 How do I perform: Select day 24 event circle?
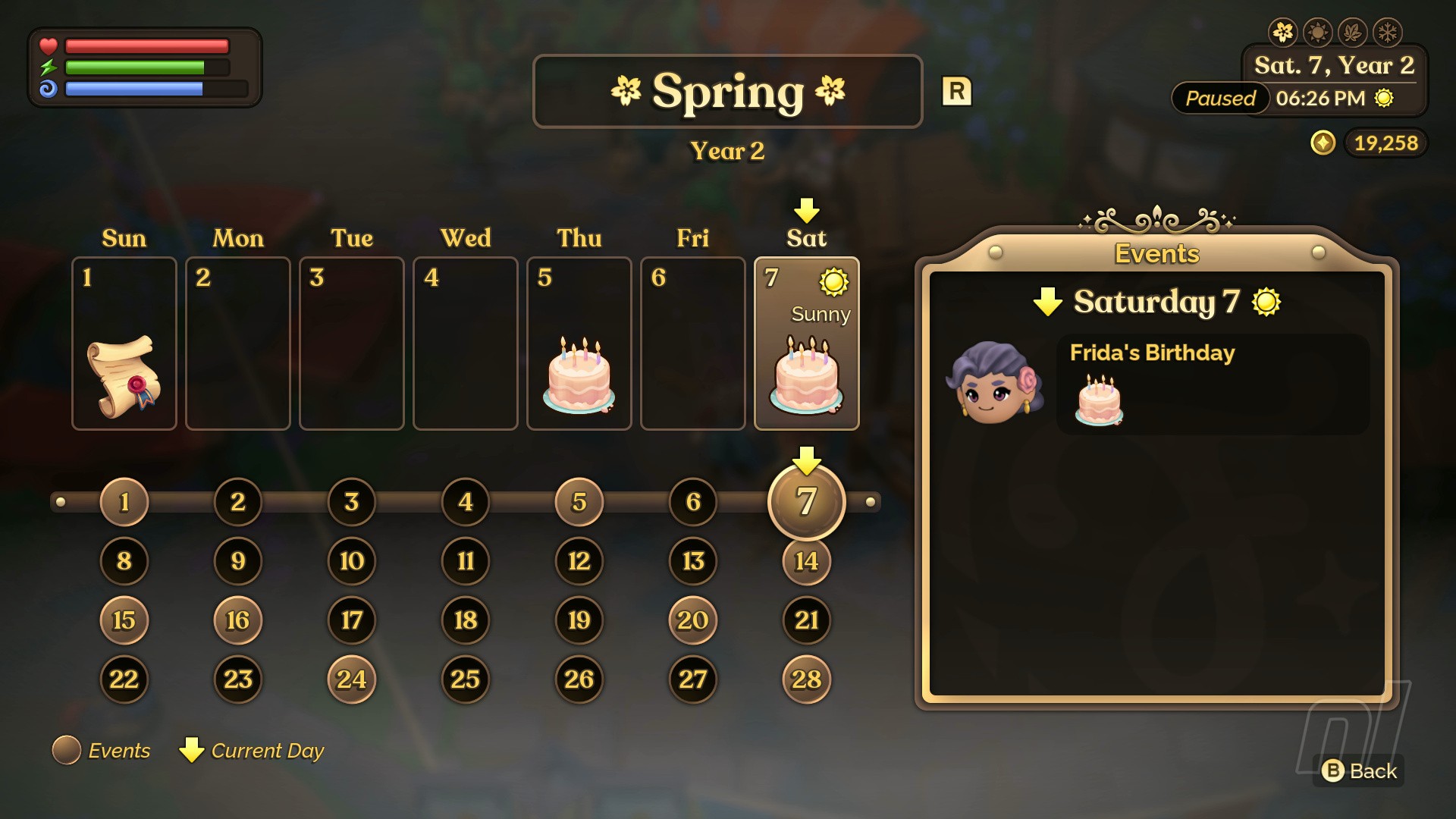(351, 679)
